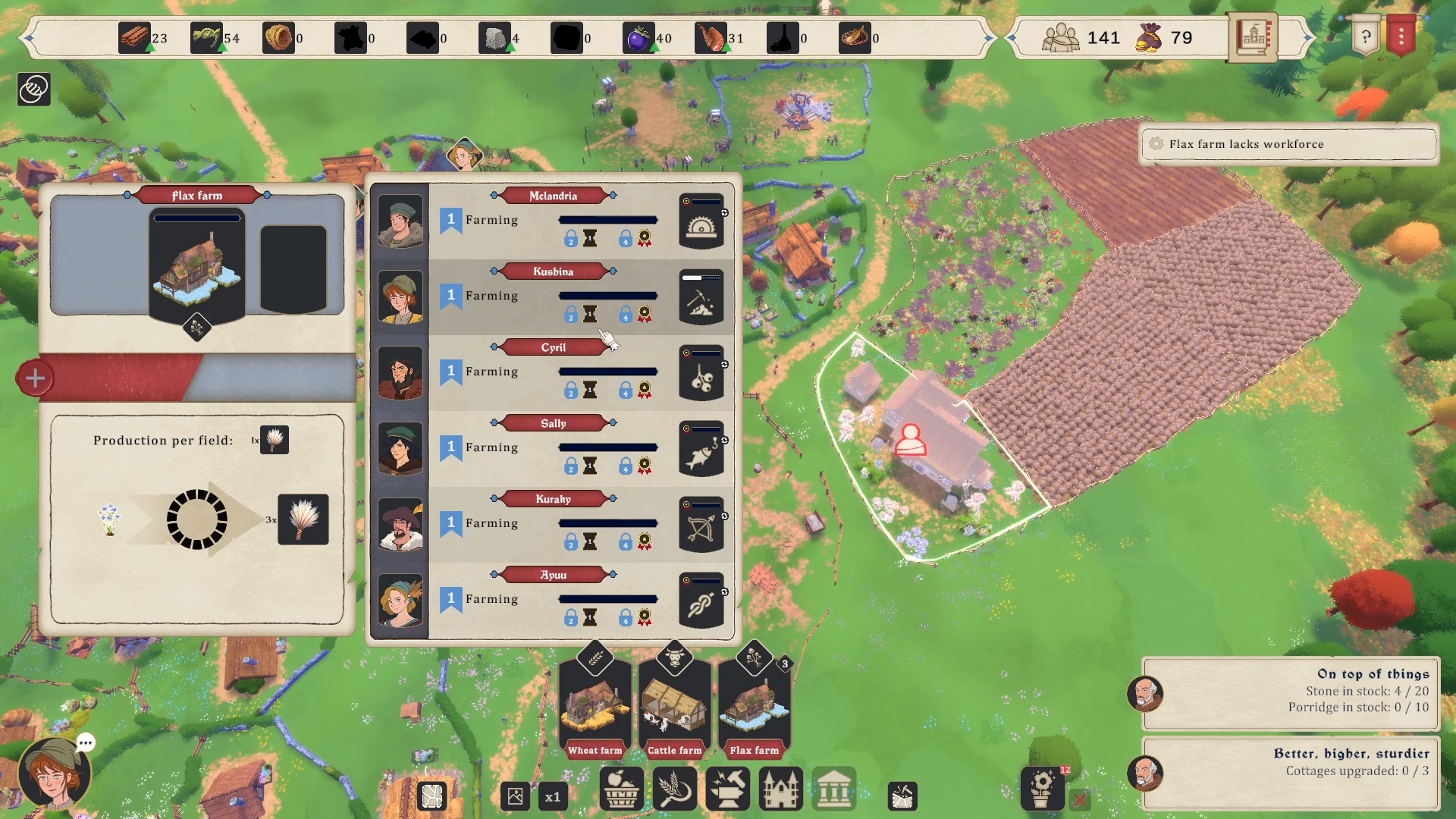Pick the Flax farm building card
The image size is (1456, 819).
(754, 706)
